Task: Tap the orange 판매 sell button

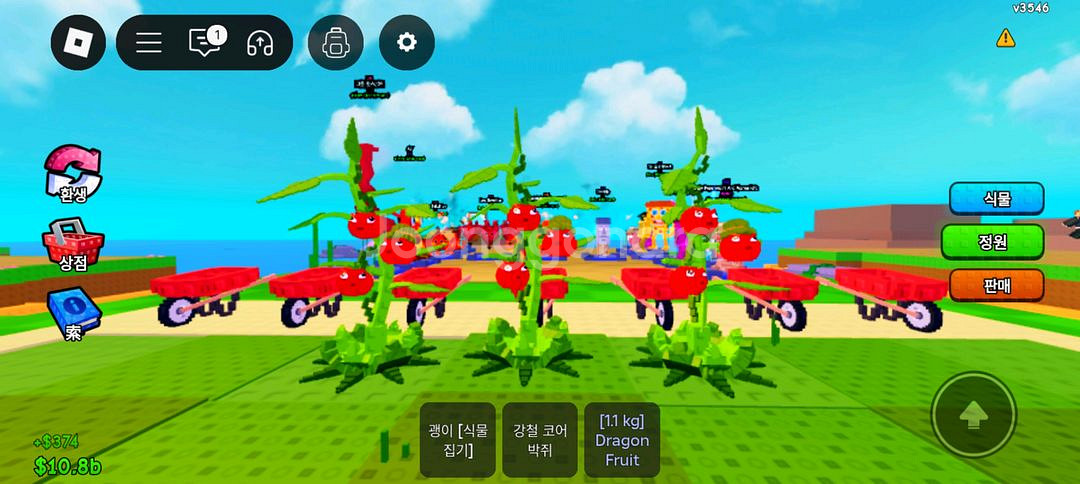Action: pyautogui.click(x=996, y=285)
